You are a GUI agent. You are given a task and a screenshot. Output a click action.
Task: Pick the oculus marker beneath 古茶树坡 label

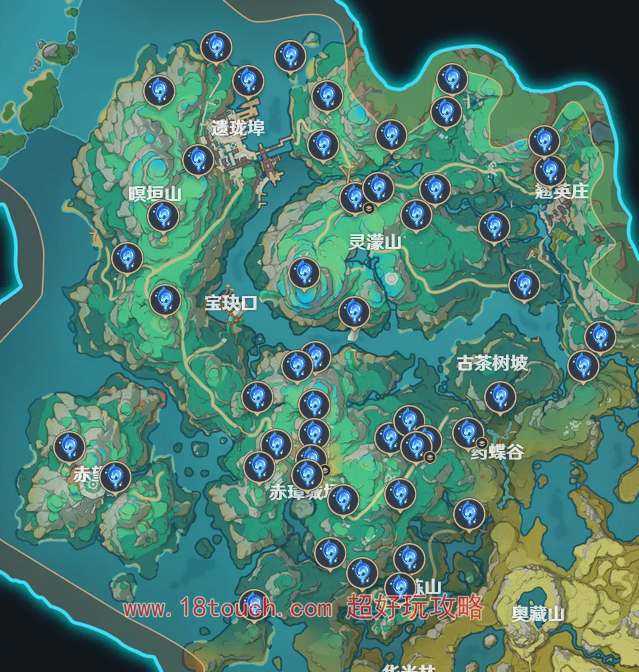click(x=500, y=397)
